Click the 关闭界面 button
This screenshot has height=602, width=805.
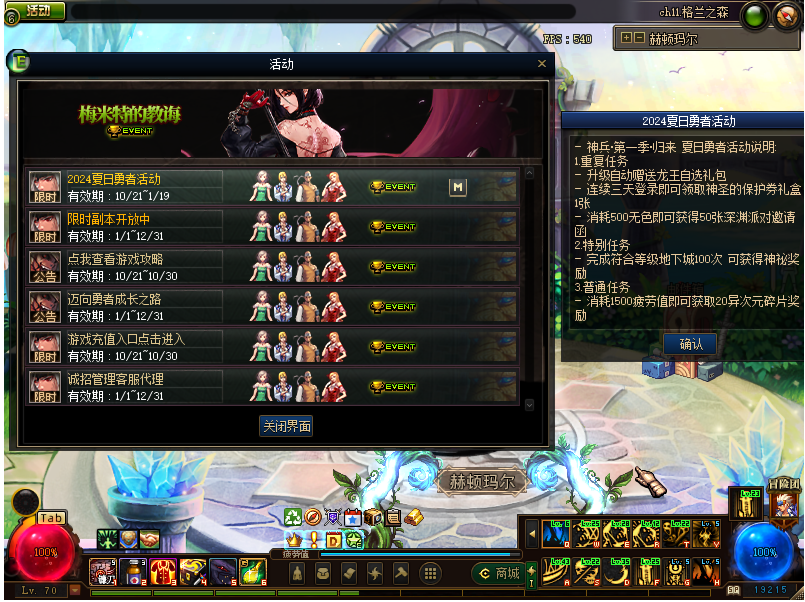[x=286, y=426]
